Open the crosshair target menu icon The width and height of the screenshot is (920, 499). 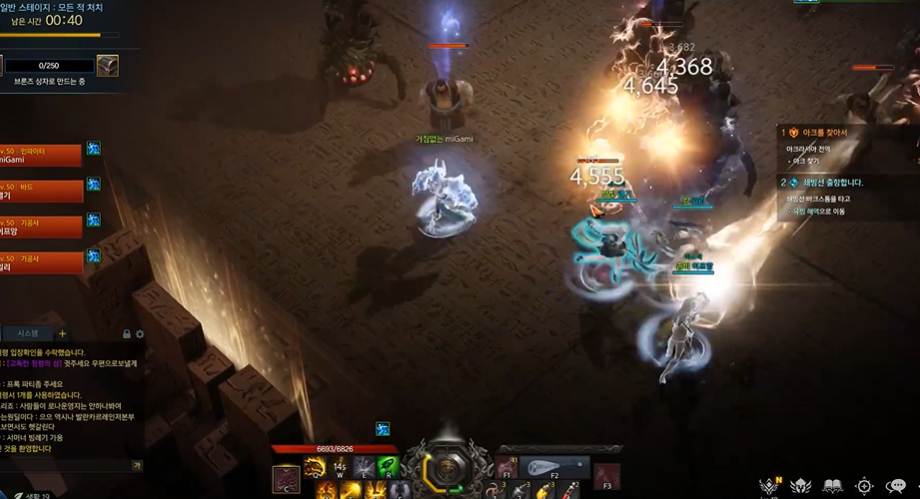pyautogui.click(x=864, y=486)
